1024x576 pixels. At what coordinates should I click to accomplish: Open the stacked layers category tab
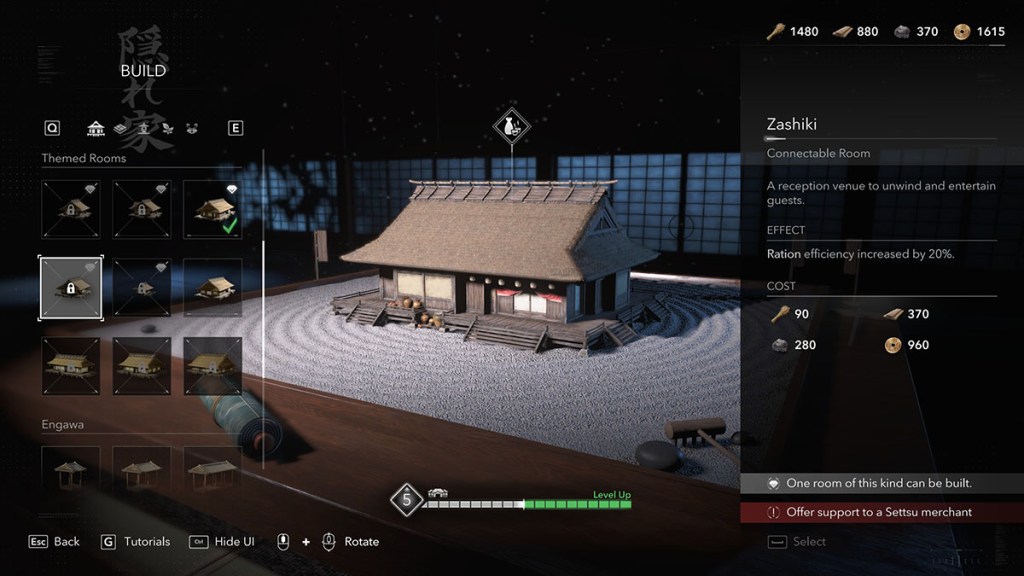coord(120,128)
